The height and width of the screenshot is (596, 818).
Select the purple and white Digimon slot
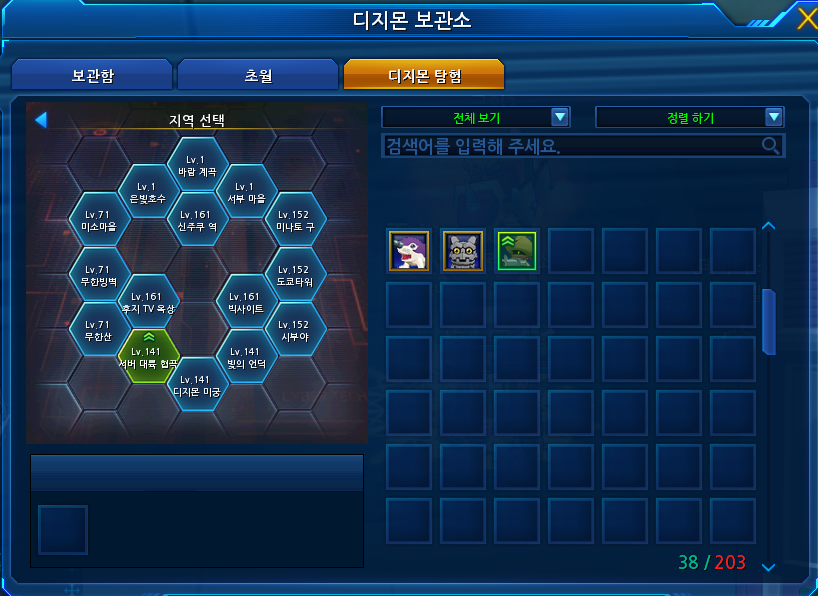pyautogui.click(x=408, y=250)
